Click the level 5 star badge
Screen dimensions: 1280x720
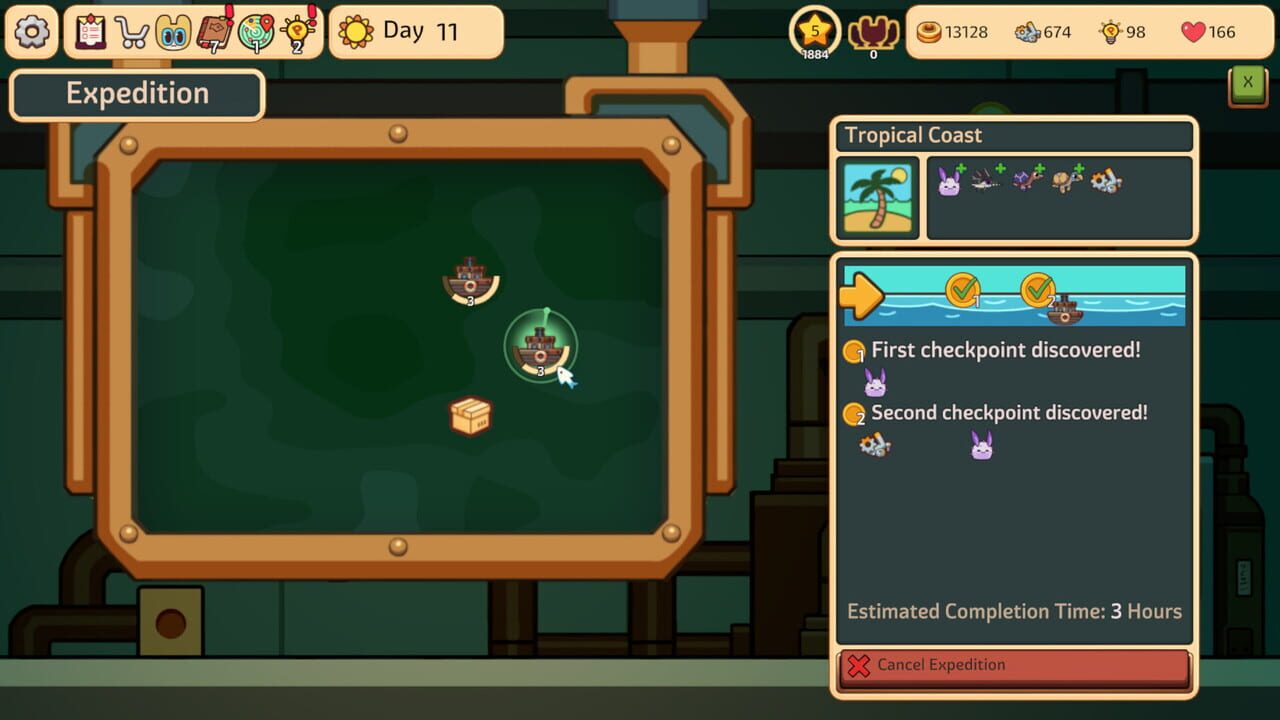pos(814,30)
